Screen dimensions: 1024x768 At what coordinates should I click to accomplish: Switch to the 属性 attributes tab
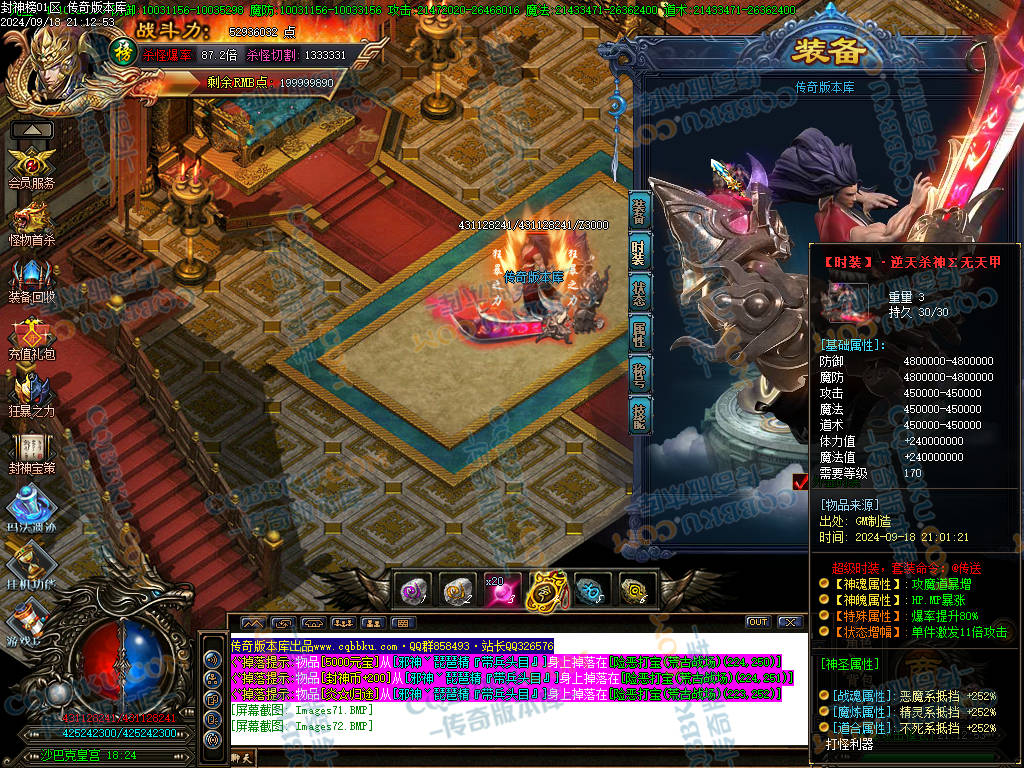[x=639, y=333]
